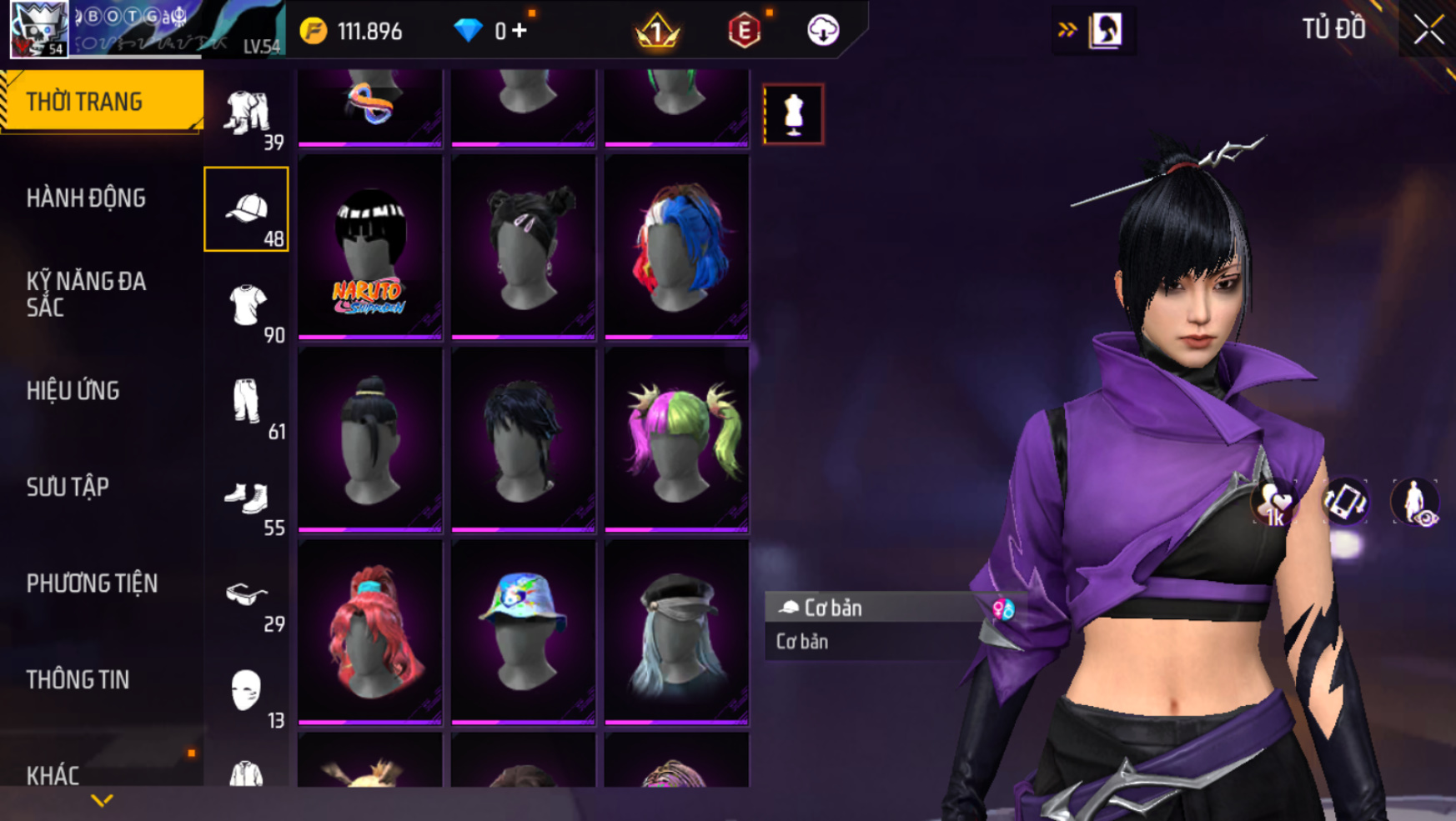Screen dimensions: 1456x821
Task: Open the Hành Động tab
Action: [86, 198]
